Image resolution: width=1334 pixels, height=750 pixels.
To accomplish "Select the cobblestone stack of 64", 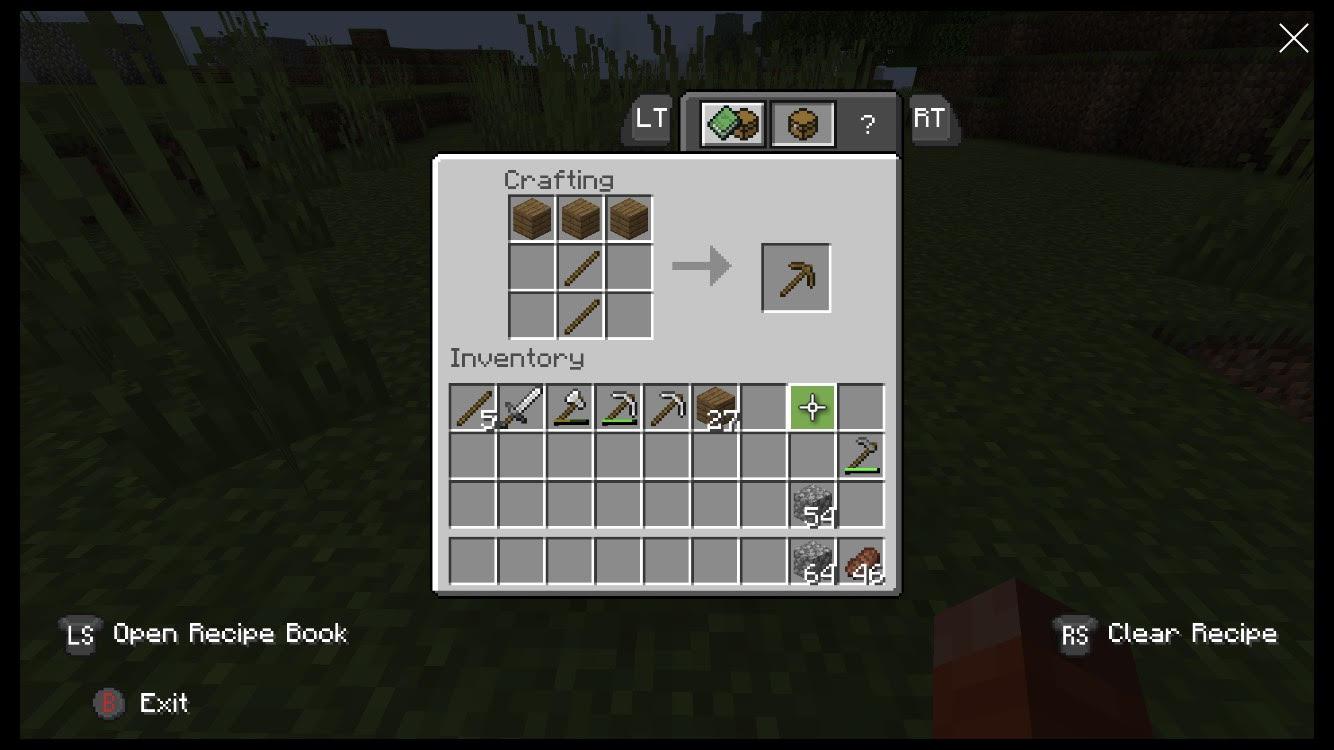I will [x=812, y=560].
